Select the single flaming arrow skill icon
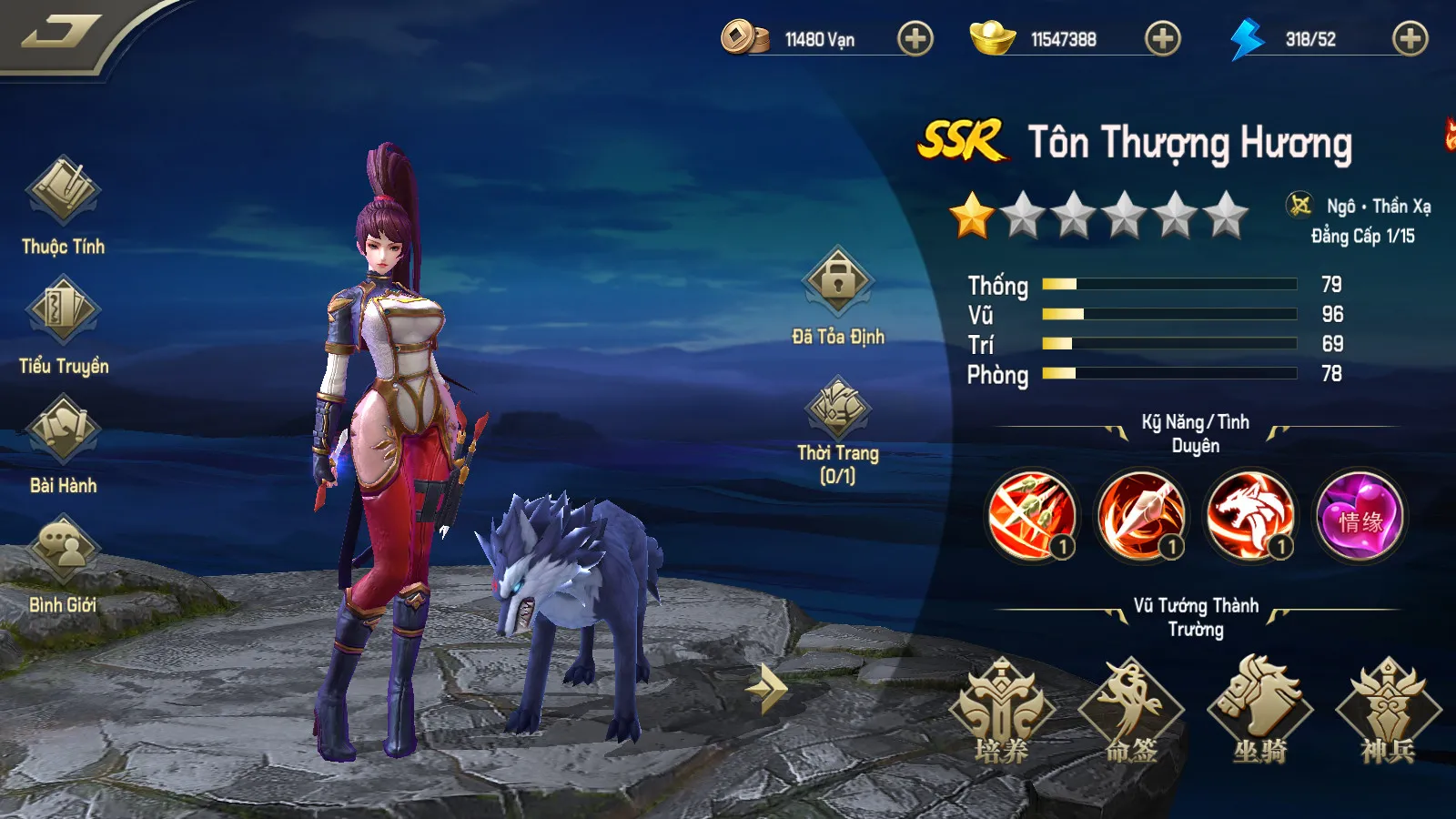Viewport: 1456px width, 819px height. 1141,515
